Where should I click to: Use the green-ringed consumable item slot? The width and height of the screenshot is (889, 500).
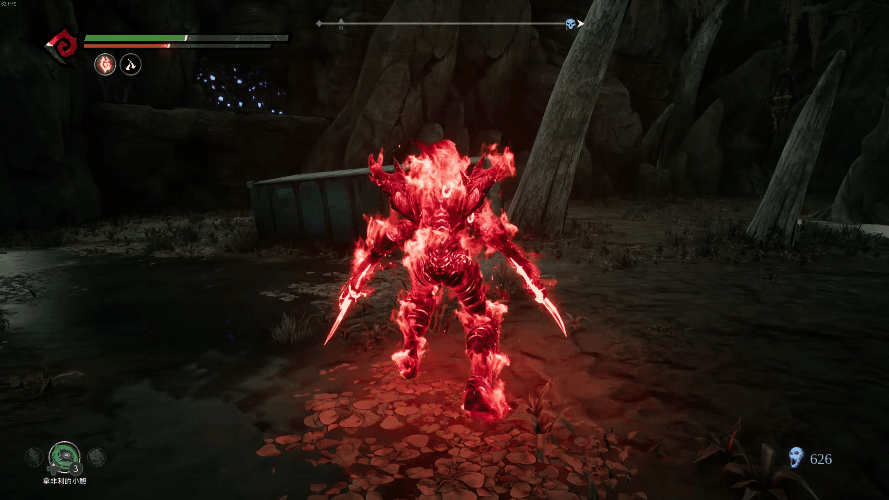coord(65,456)
